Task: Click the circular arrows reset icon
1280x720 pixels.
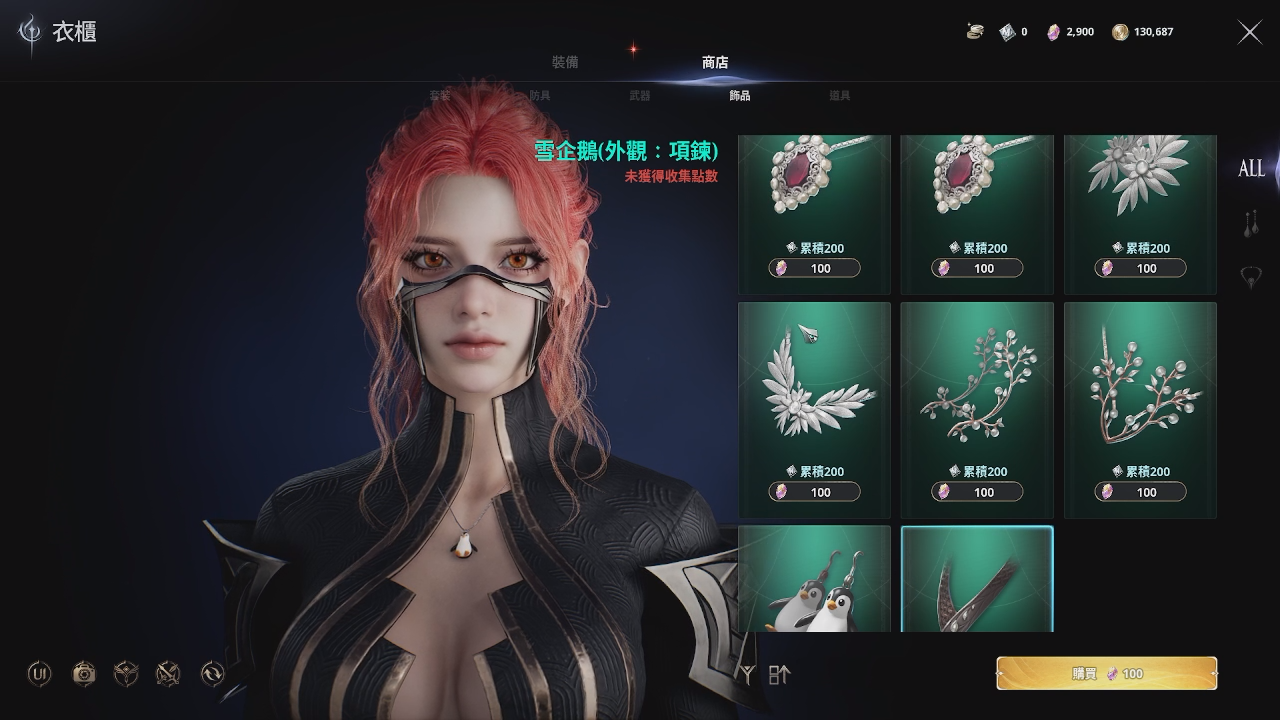Action: click(212, 674)
